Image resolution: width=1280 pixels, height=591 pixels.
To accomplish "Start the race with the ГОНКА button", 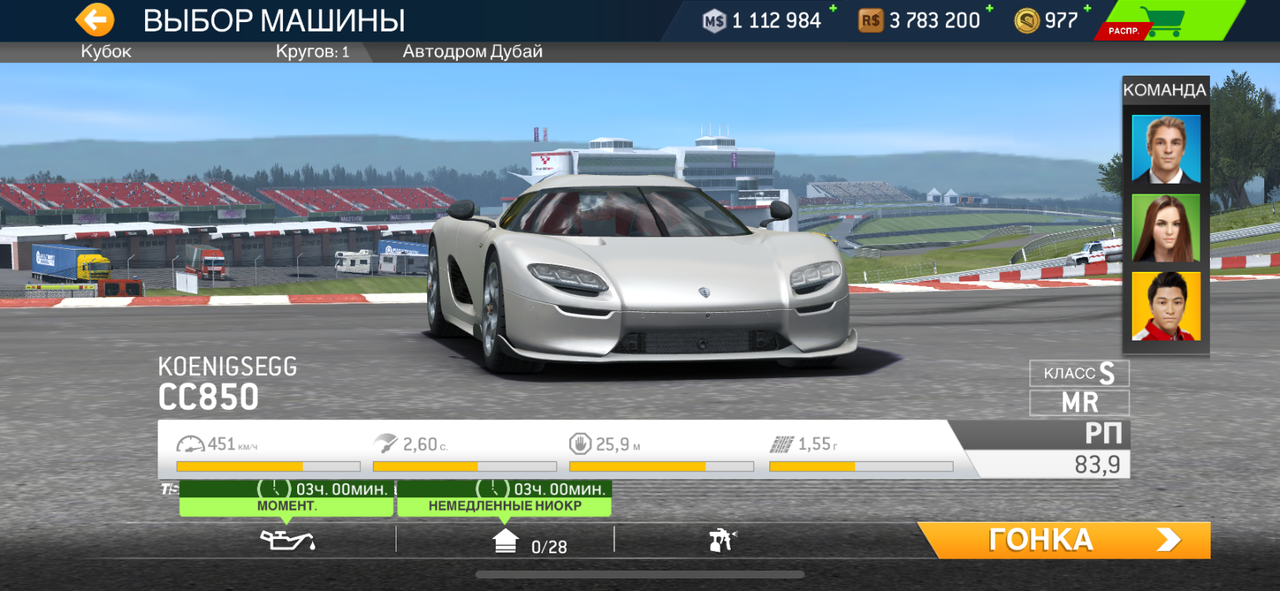I will click(1064, 540).
